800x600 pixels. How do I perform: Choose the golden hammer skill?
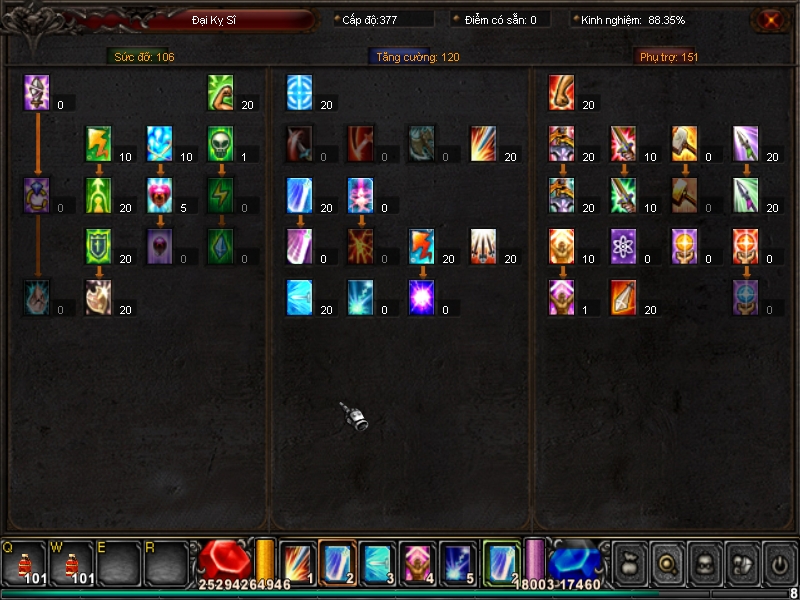[x=684, y=143]
